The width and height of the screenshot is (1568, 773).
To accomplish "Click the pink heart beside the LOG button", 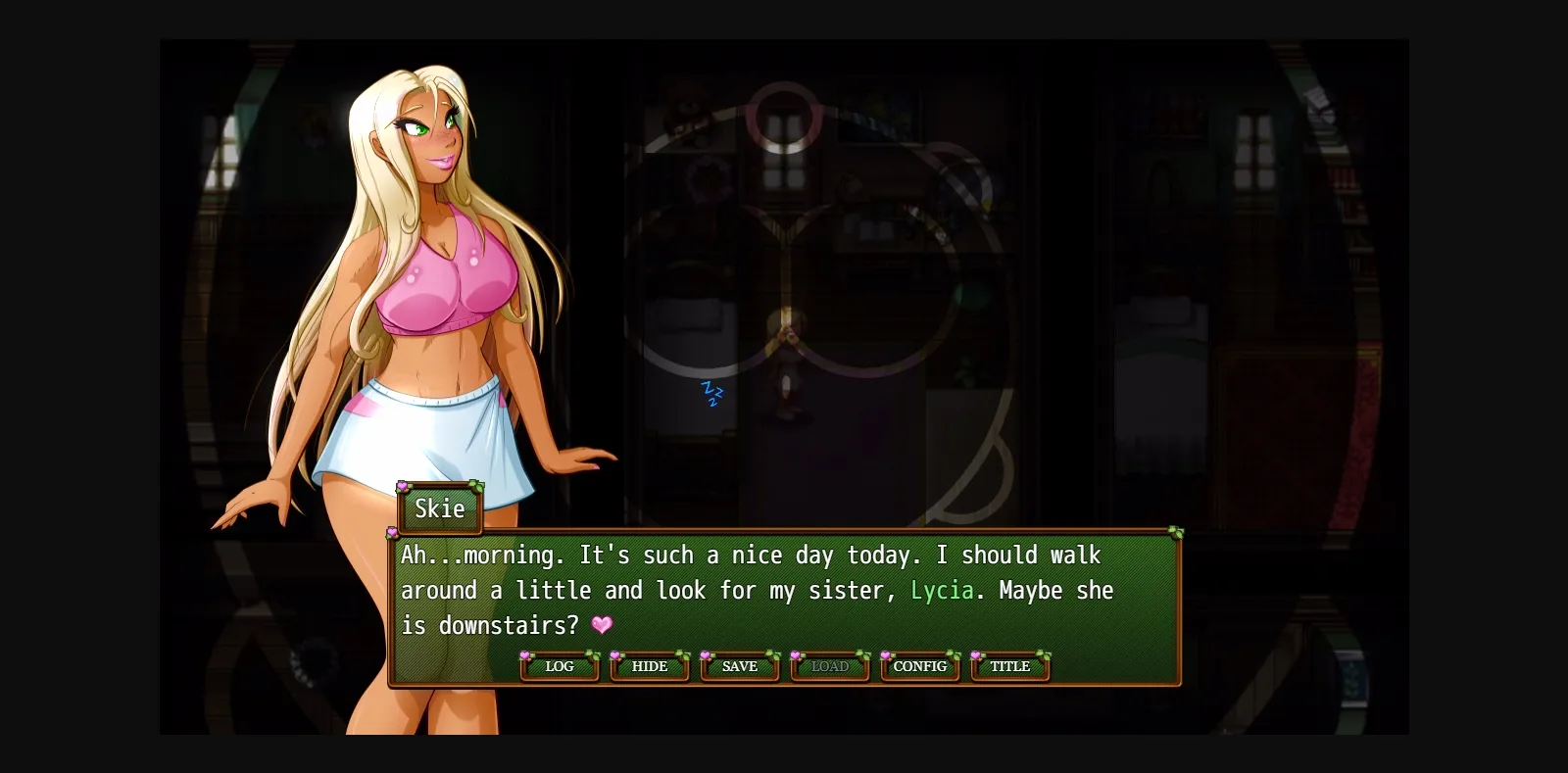I will (x=524, y=656).
